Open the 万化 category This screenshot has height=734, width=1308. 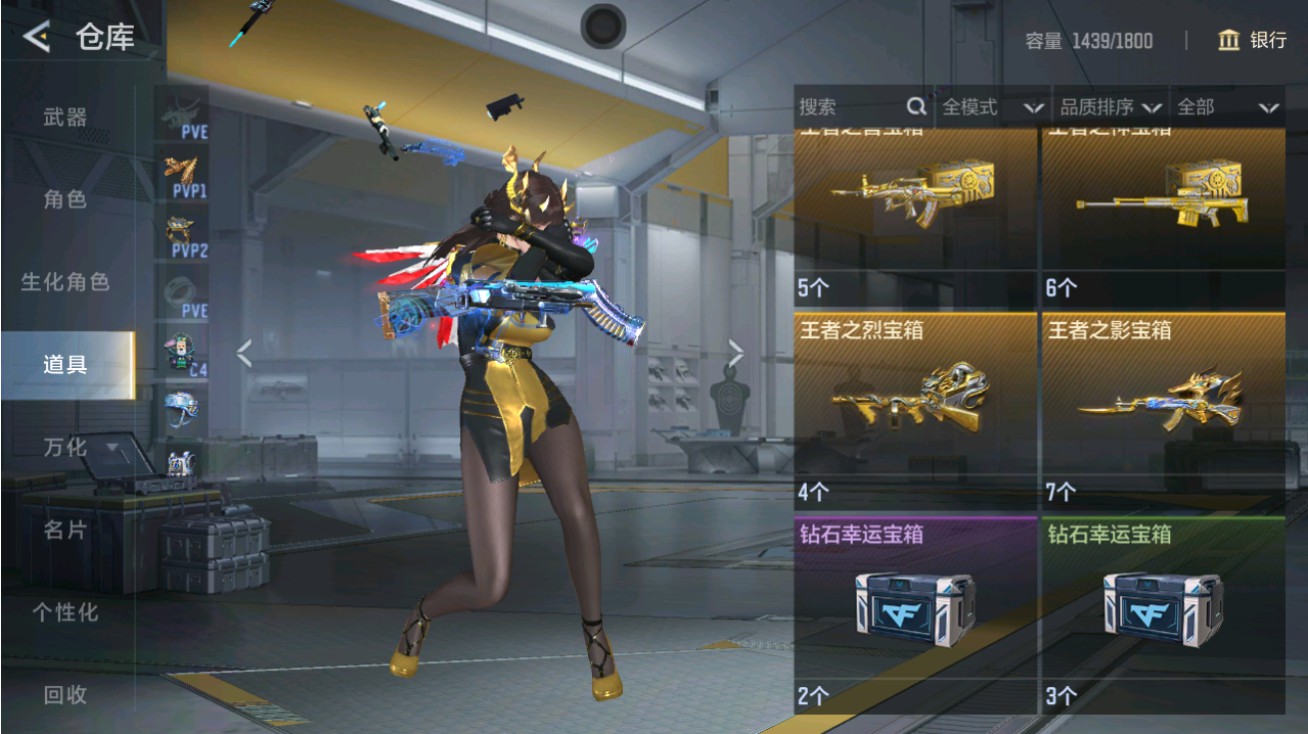65,447
